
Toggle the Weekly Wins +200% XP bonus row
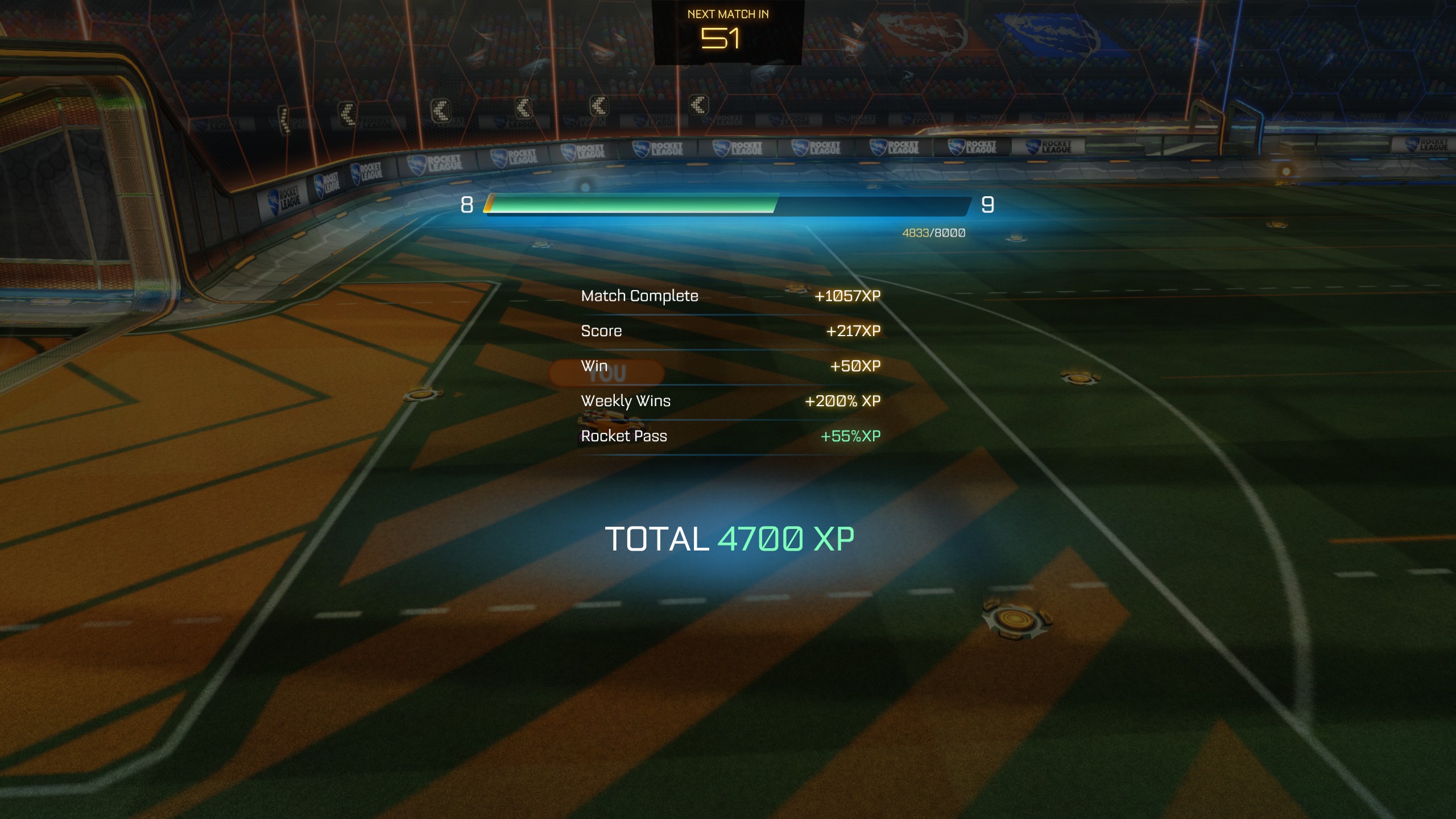click(x=728, y=401)
